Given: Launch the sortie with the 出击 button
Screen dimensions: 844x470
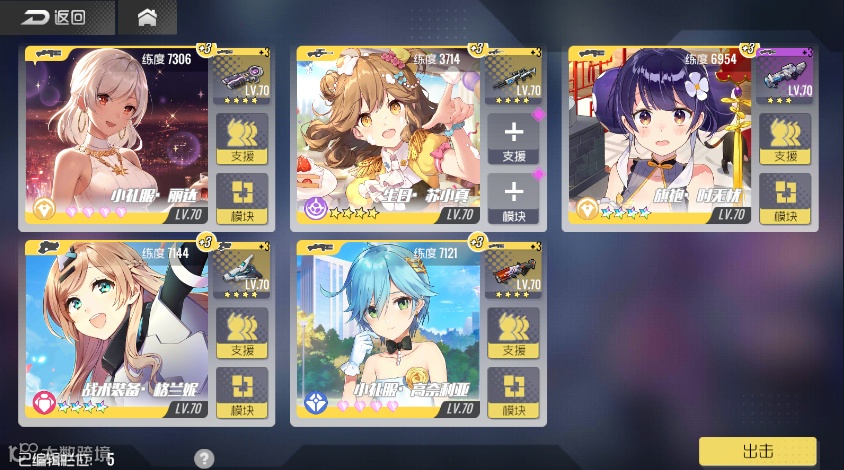Looking at the screenshot, I should tap(757, 450).
